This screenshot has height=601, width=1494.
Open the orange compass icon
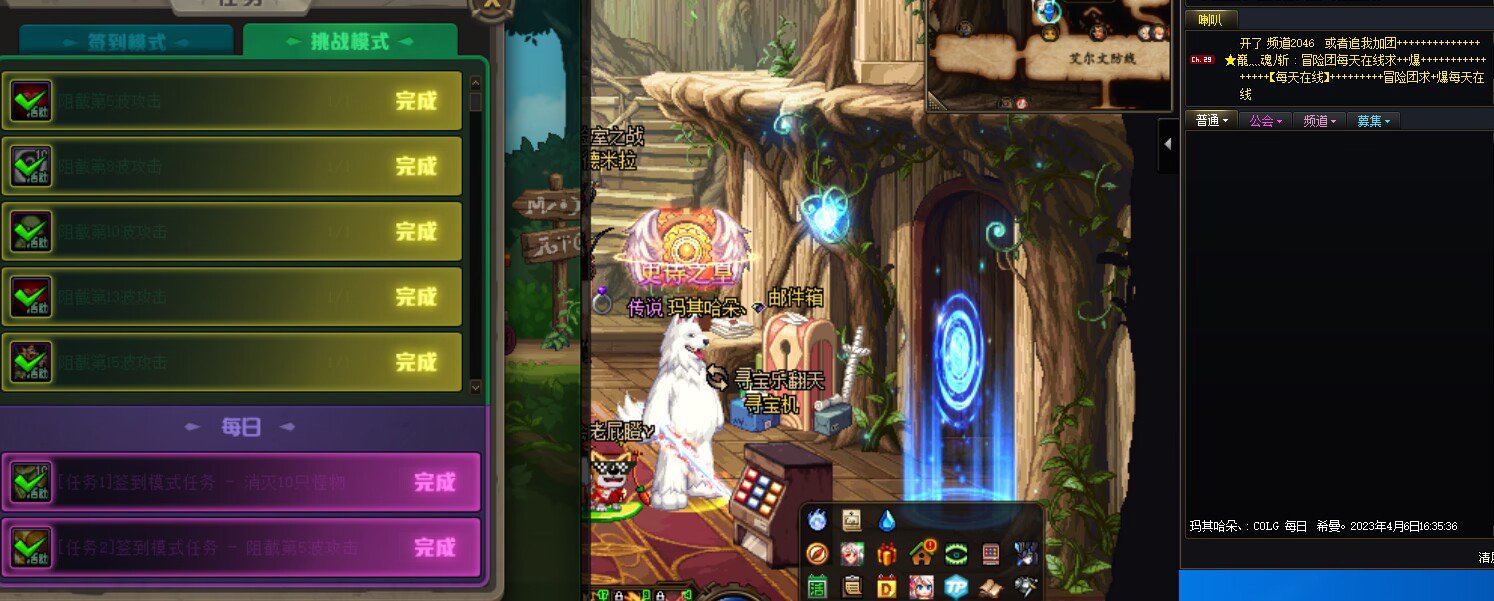pyautogui.click(x=818, y=553)
